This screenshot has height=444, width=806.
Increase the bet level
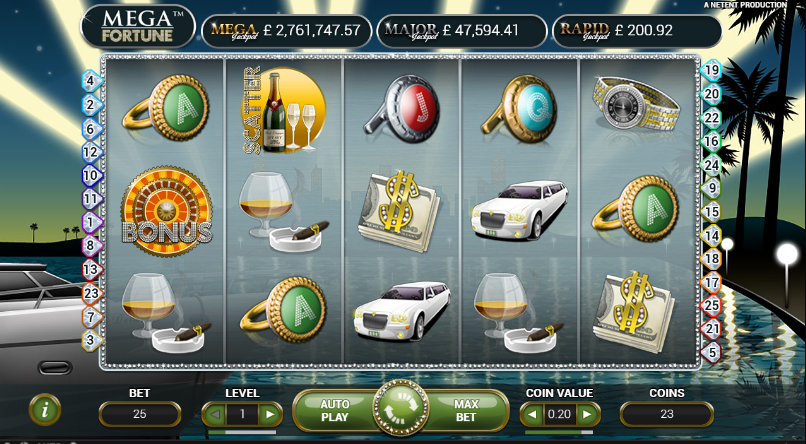[x=268, y=414]
